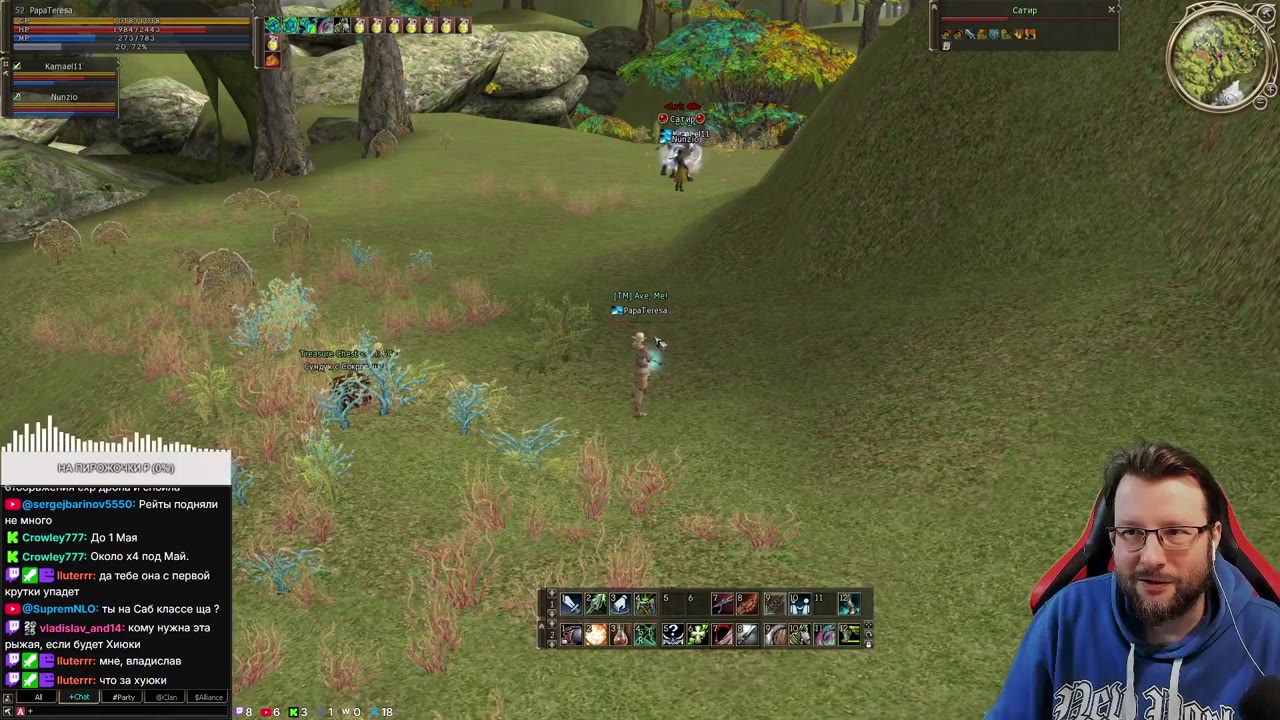Switch to the $Alliance chat tab
The image size is (1280, 720).
(209, 697)
